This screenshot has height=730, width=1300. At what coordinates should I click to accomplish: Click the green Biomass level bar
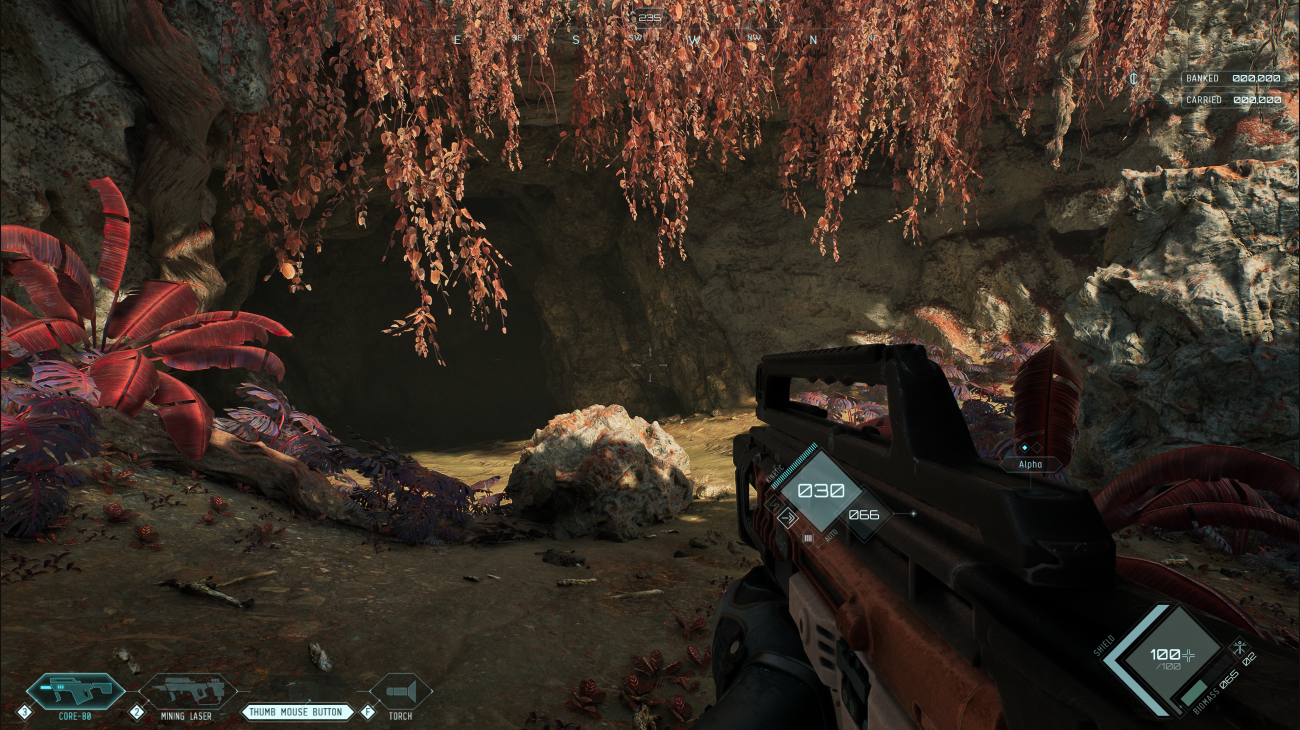tap(1194, 691)
